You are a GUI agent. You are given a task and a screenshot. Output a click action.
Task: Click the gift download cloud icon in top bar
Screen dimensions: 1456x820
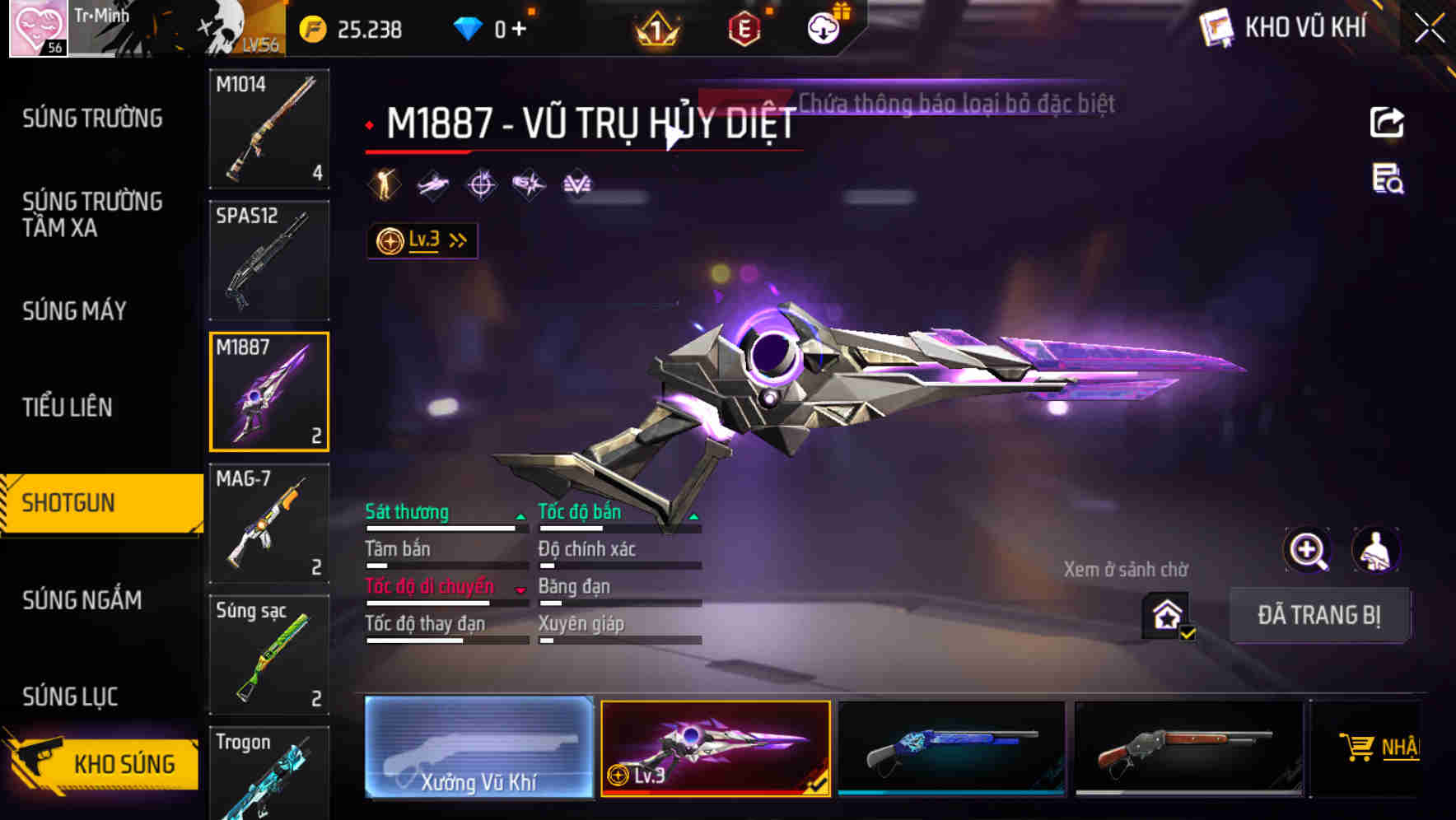pyautogui.click(x=823, y=27)
